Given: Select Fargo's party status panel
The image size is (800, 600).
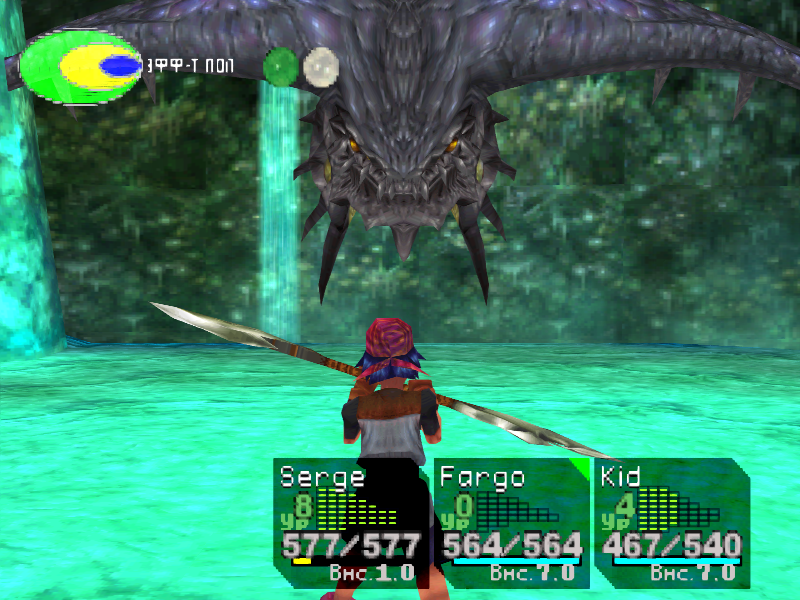Looking at the screenshot, I should click(512, 522).
